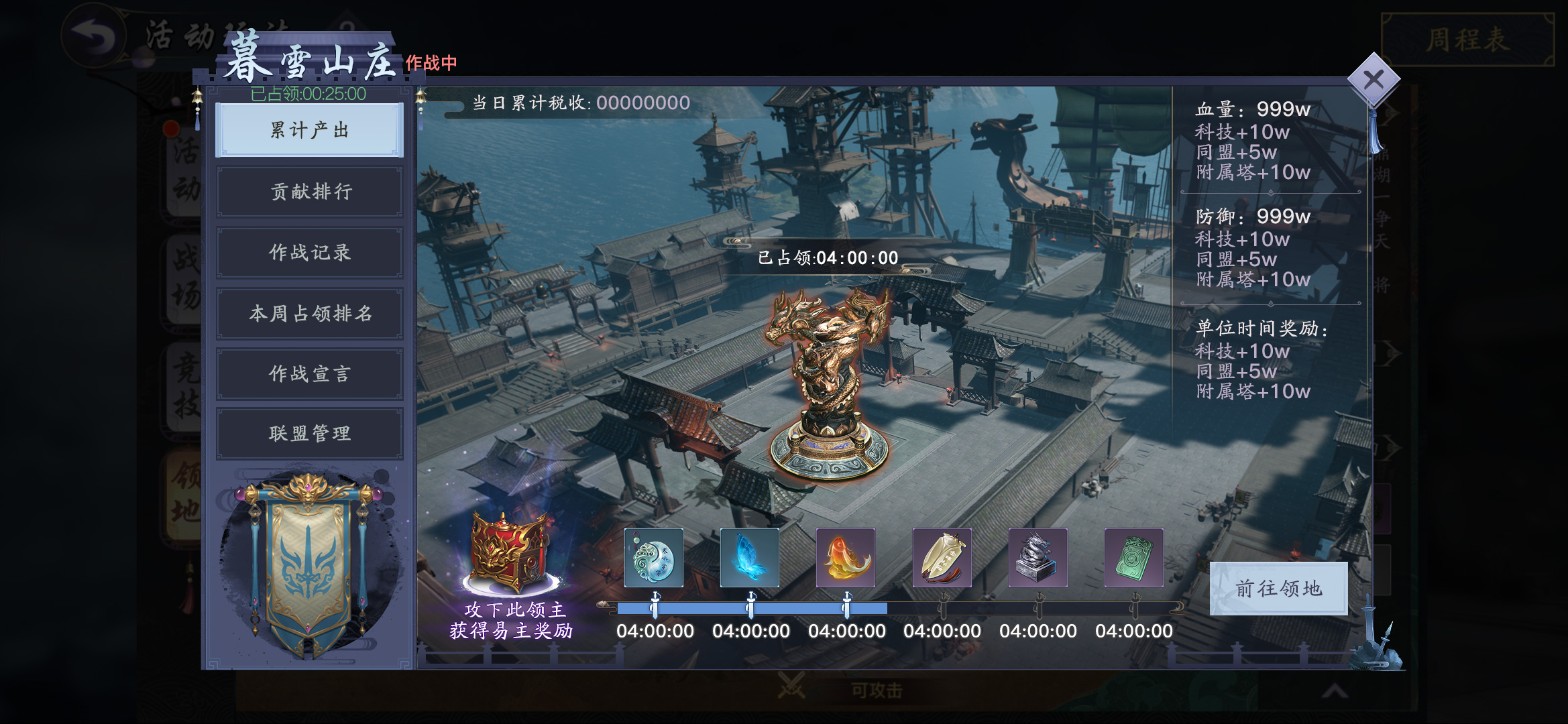Open the 贡献排行 ranking tab
Screen dimensions: 1568x724
[x=309, y=192]
